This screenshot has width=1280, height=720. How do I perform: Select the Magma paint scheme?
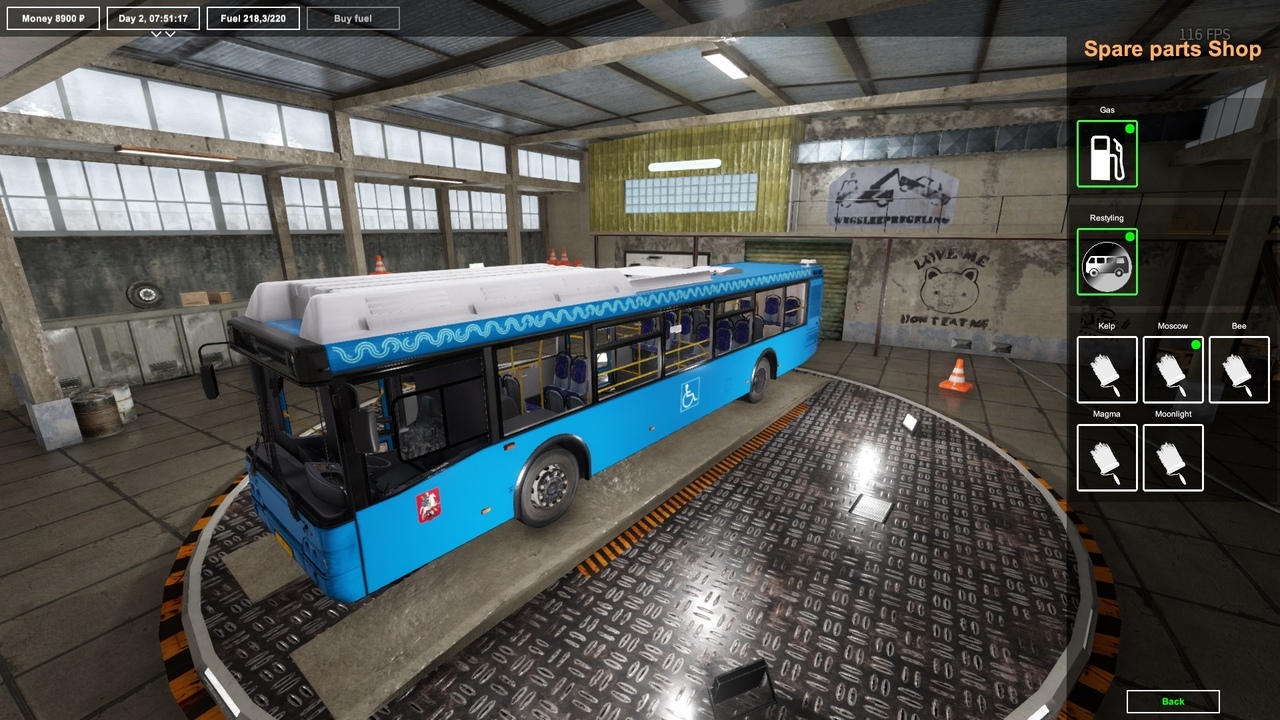pyautogui.click(x=1106, y=458)
